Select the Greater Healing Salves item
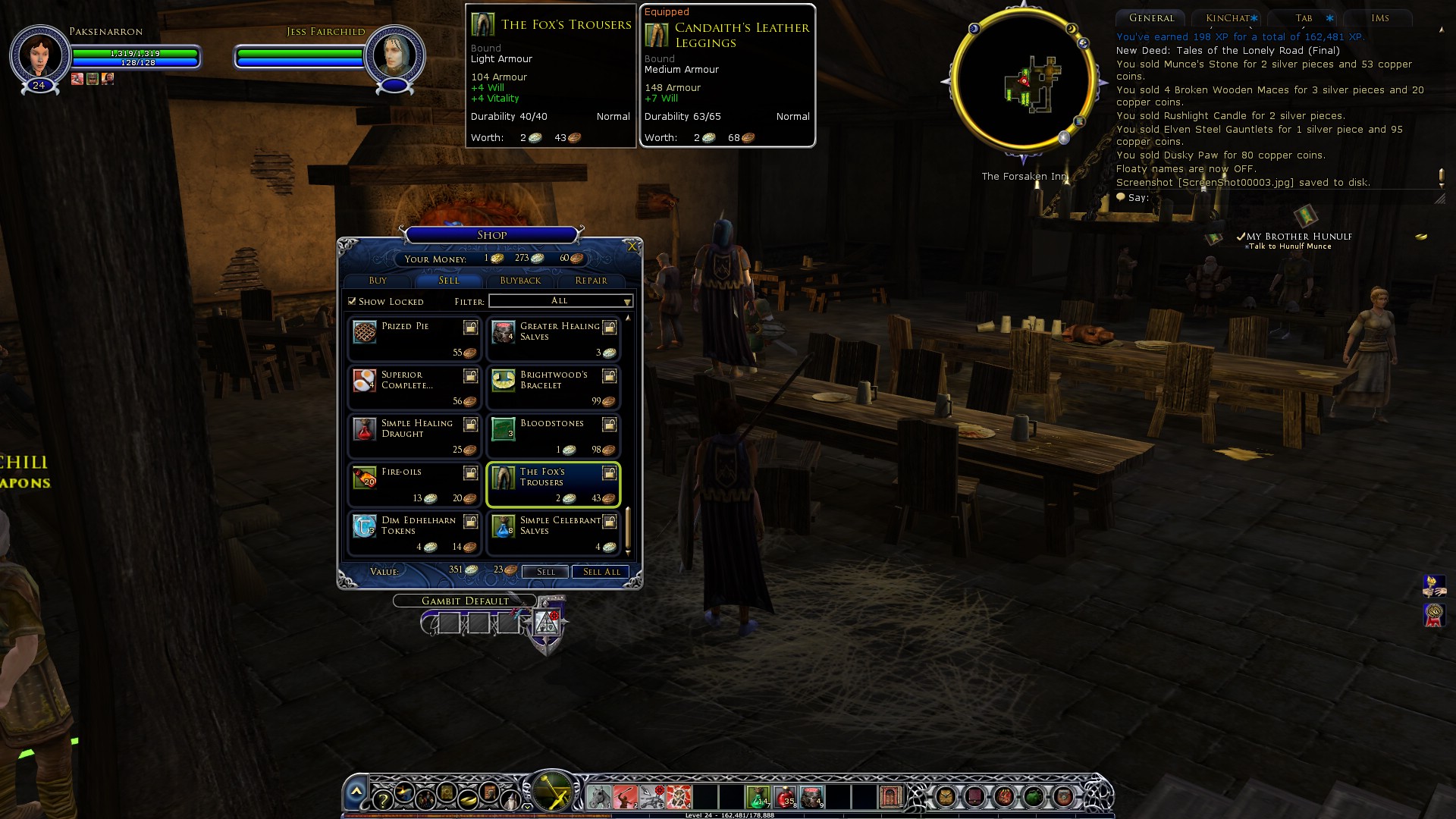The image size is (1456, 819). coord(554,340)
